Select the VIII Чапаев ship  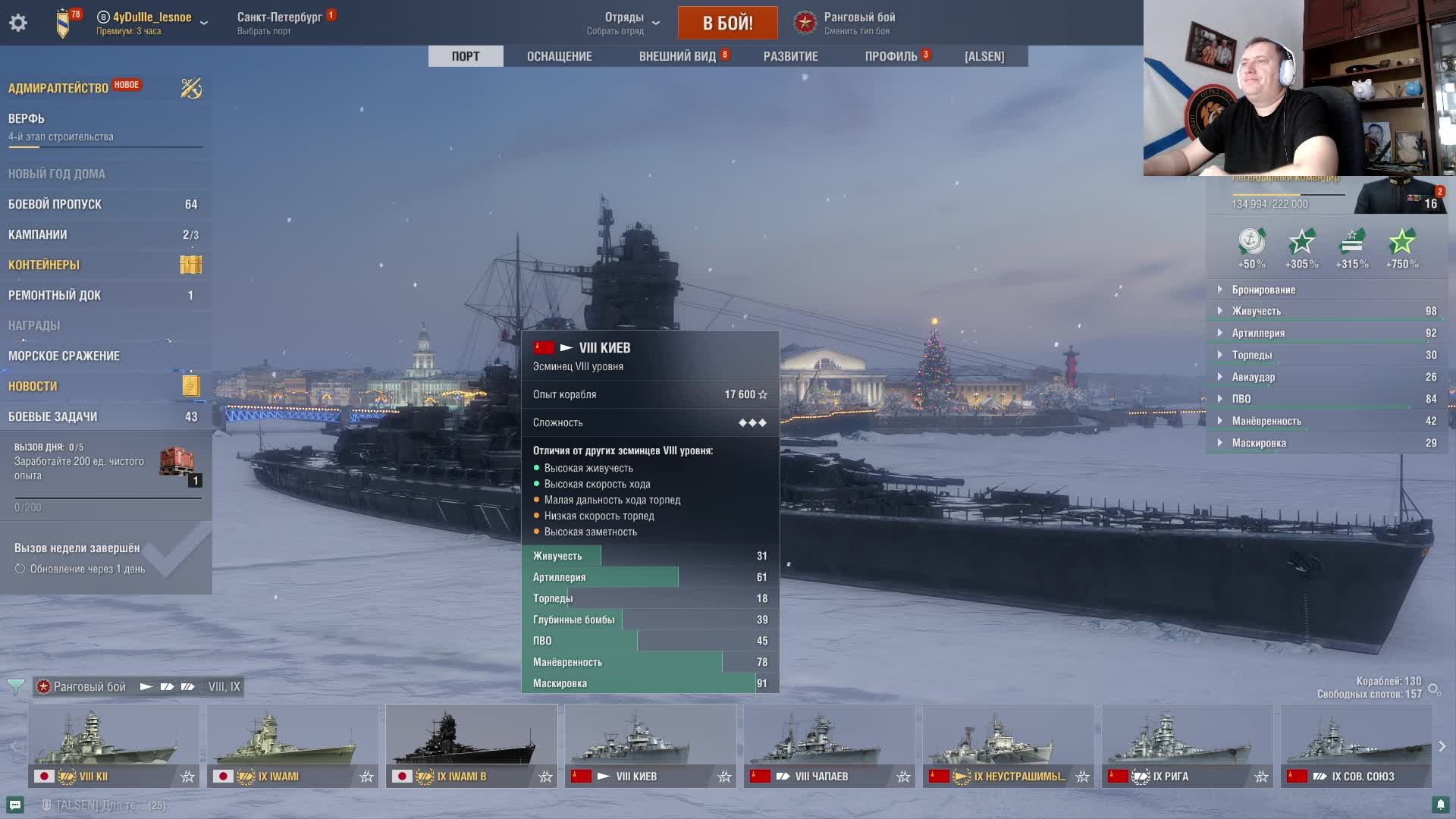click(829, 746)
